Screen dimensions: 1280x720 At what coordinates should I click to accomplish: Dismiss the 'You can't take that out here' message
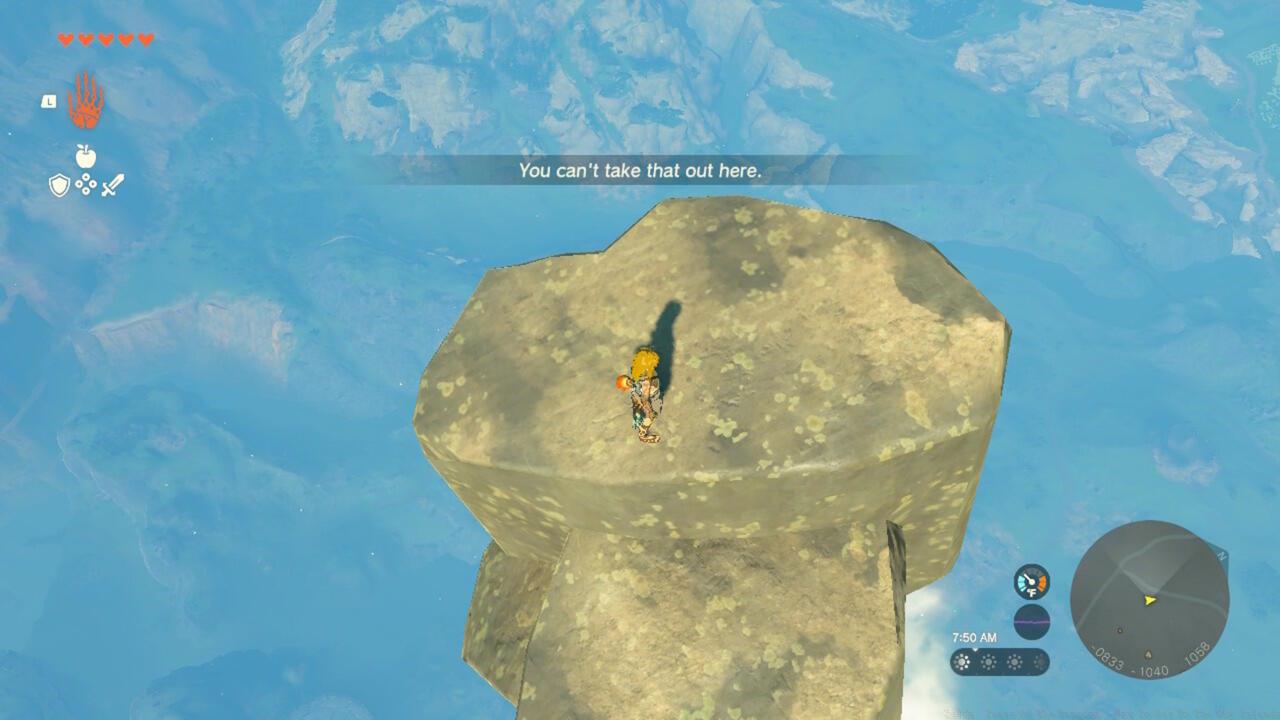click(640, 172)
